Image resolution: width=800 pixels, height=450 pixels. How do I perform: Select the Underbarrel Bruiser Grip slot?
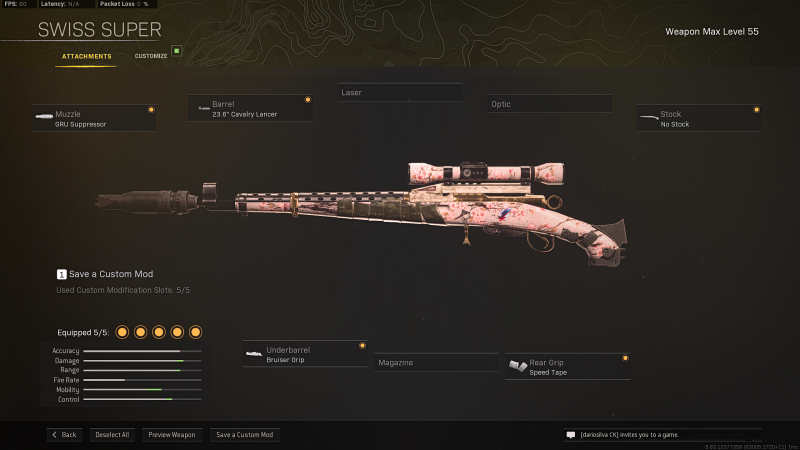coord(304,354)
